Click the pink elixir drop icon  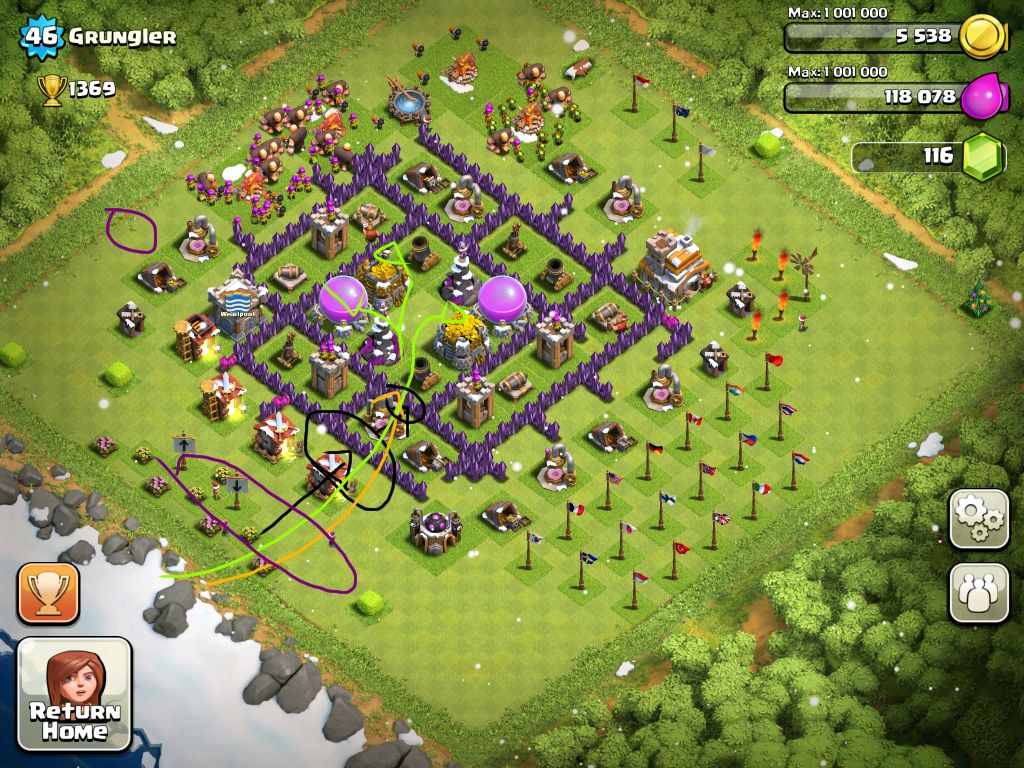[982, 97]
